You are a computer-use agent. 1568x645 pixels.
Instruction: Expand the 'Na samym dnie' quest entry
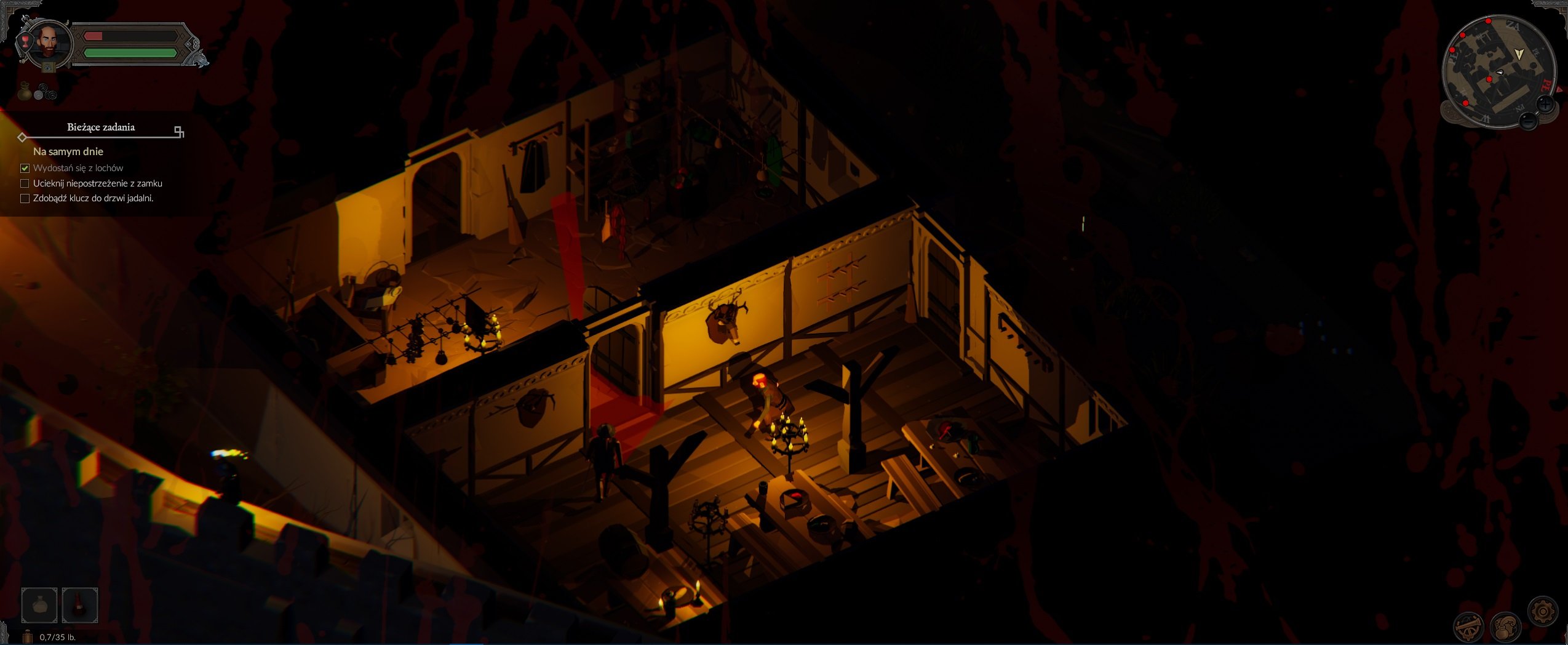pyautogui.click(x=69, y=151)
